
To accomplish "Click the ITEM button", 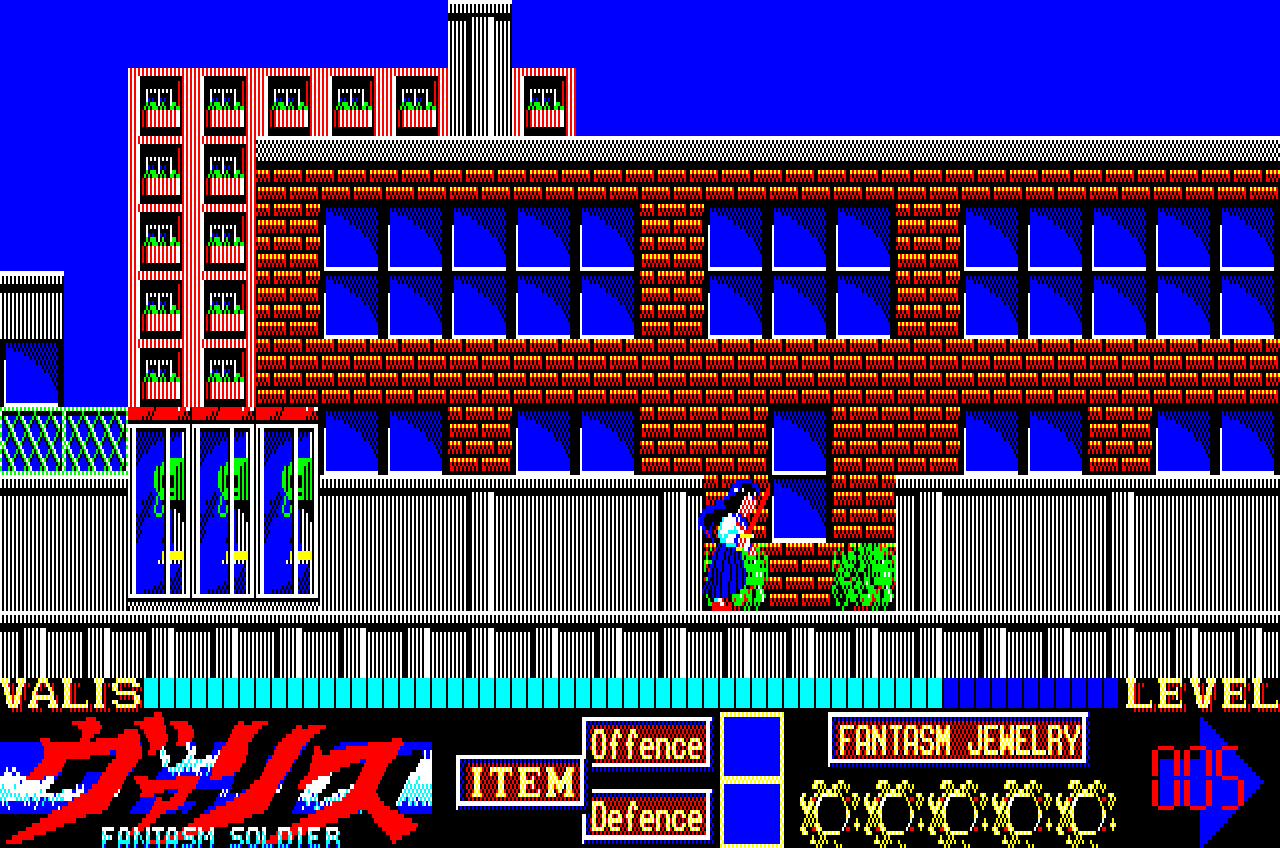I will pyautogui.click(x=520, y=780).
